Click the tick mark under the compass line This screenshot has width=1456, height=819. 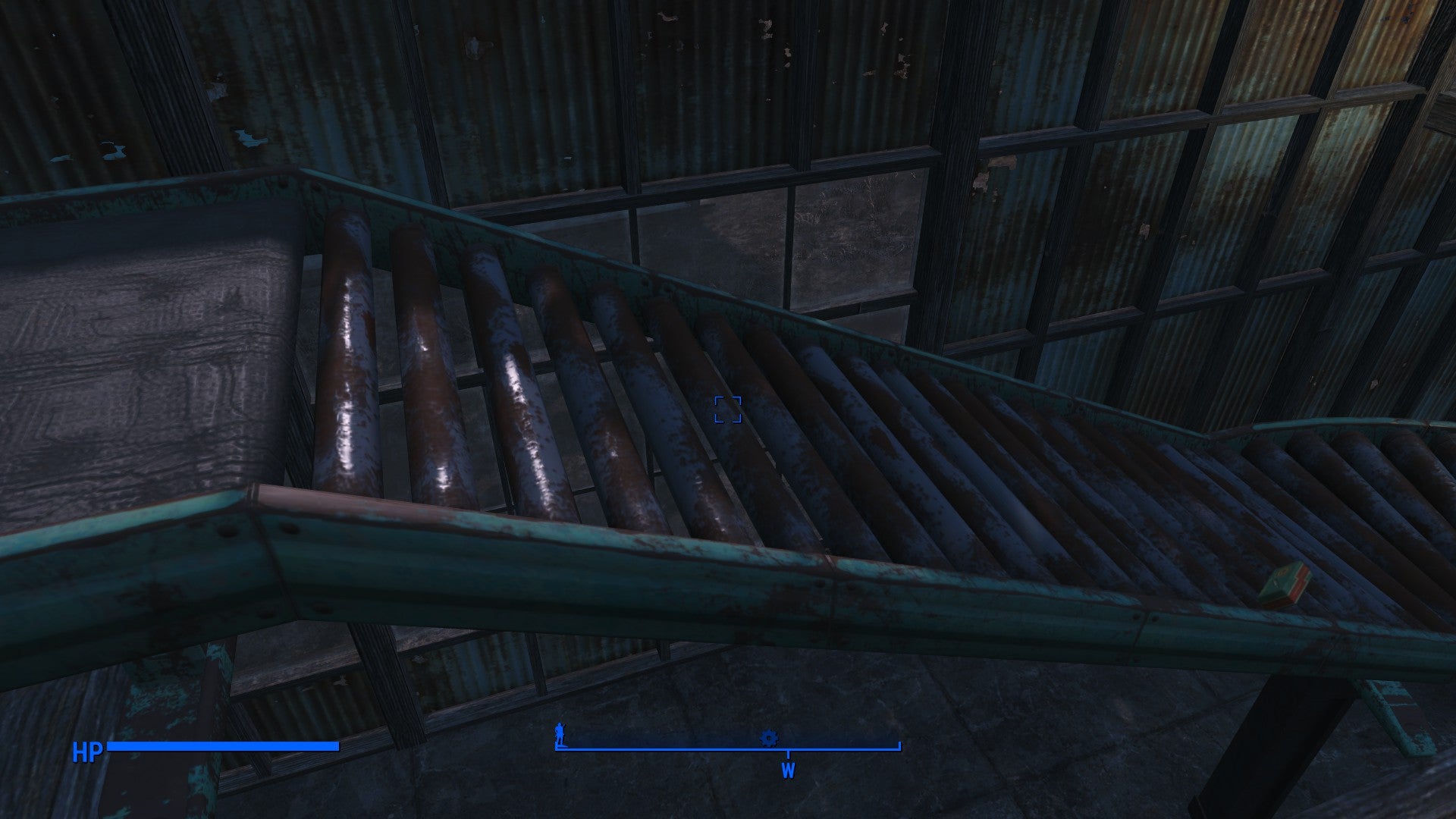[x=789, y=755]
